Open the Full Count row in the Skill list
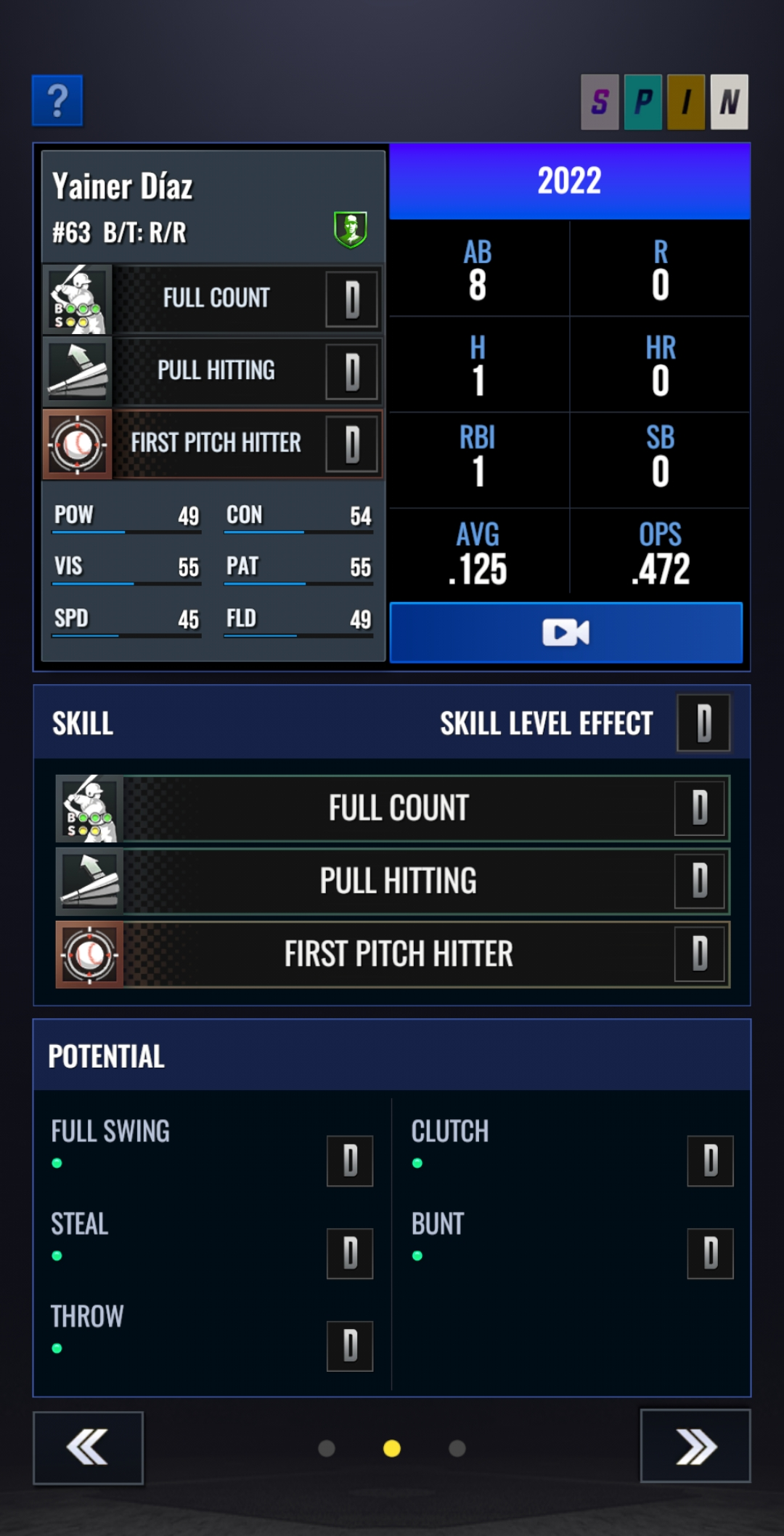 click(x=393, y=808)
